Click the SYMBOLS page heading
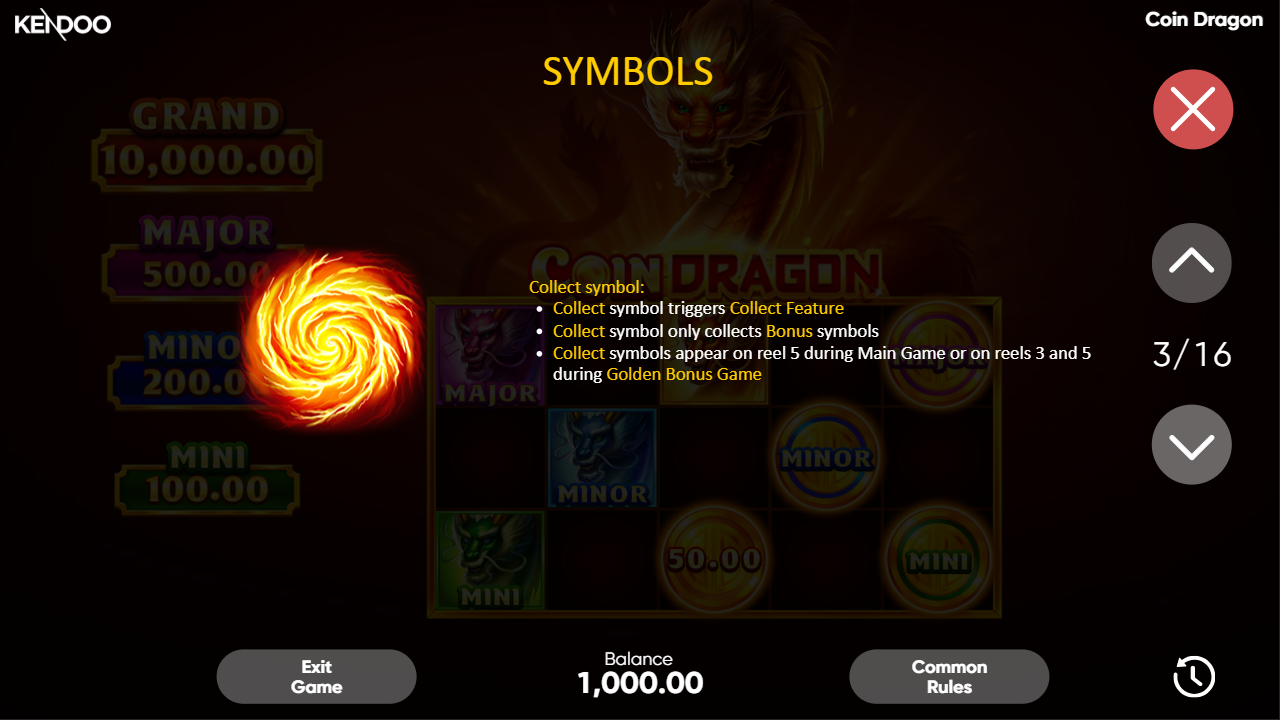This screenshot has height=720, width=1280. [x=628, y=72]
